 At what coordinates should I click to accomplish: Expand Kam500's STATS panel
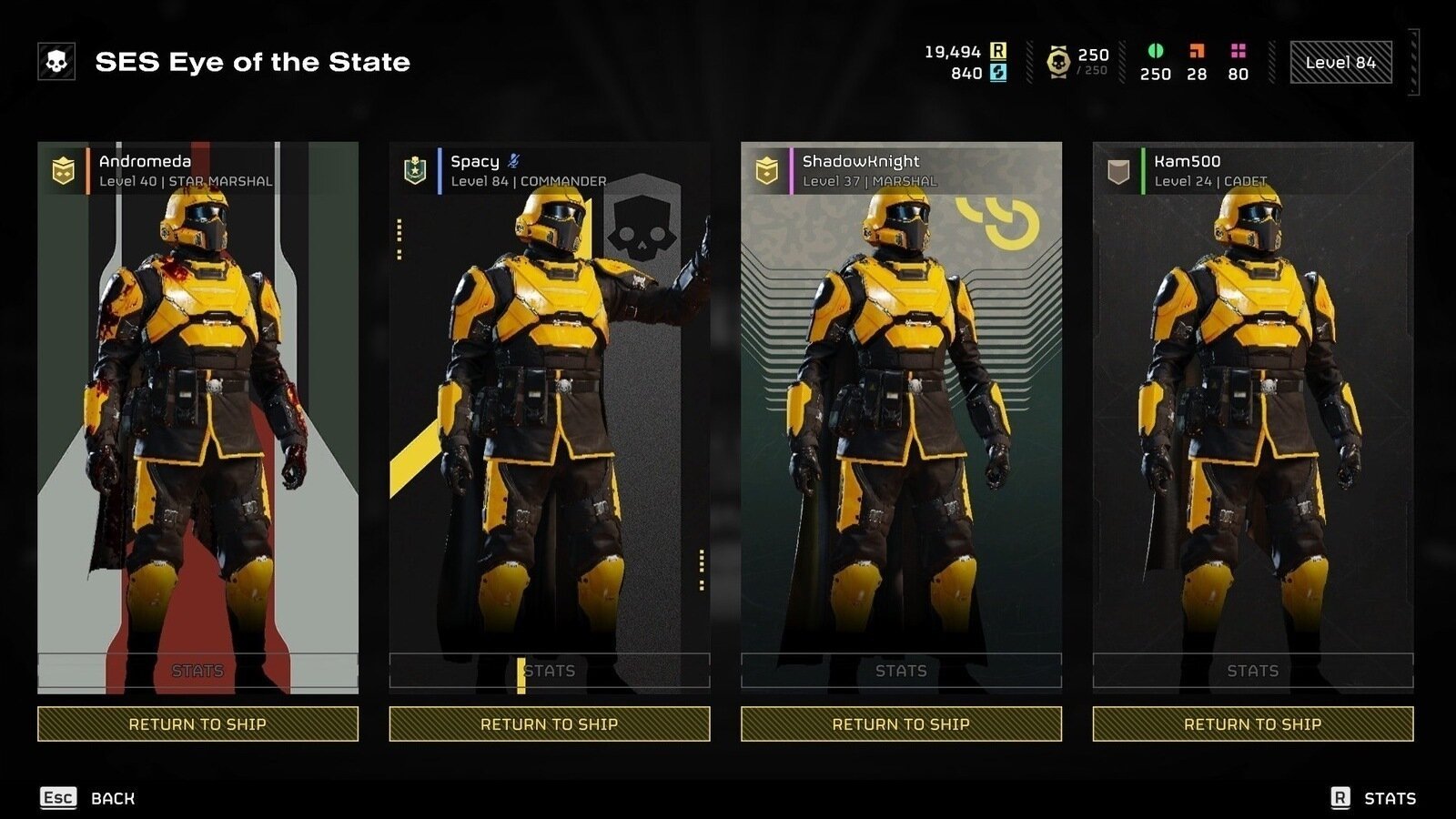point(1254,671)
